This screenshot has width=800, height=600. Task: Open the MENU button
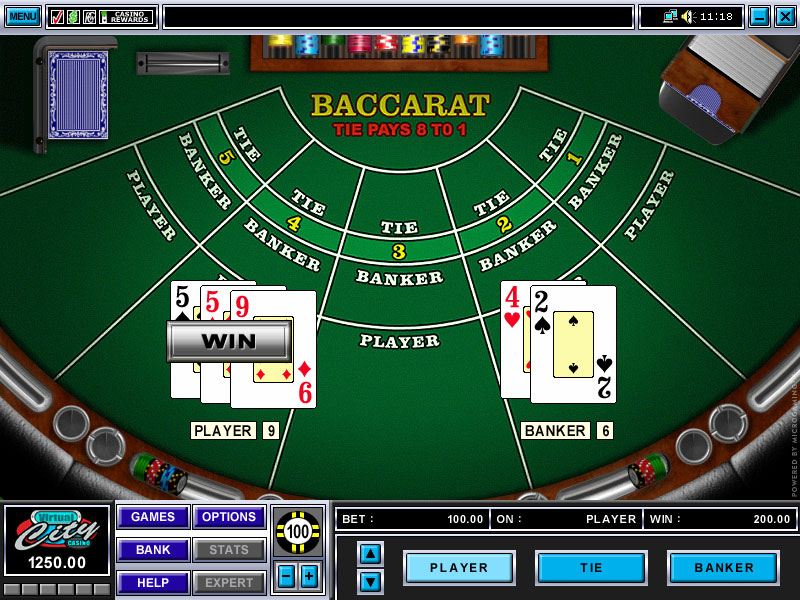(x=23, y=16)
